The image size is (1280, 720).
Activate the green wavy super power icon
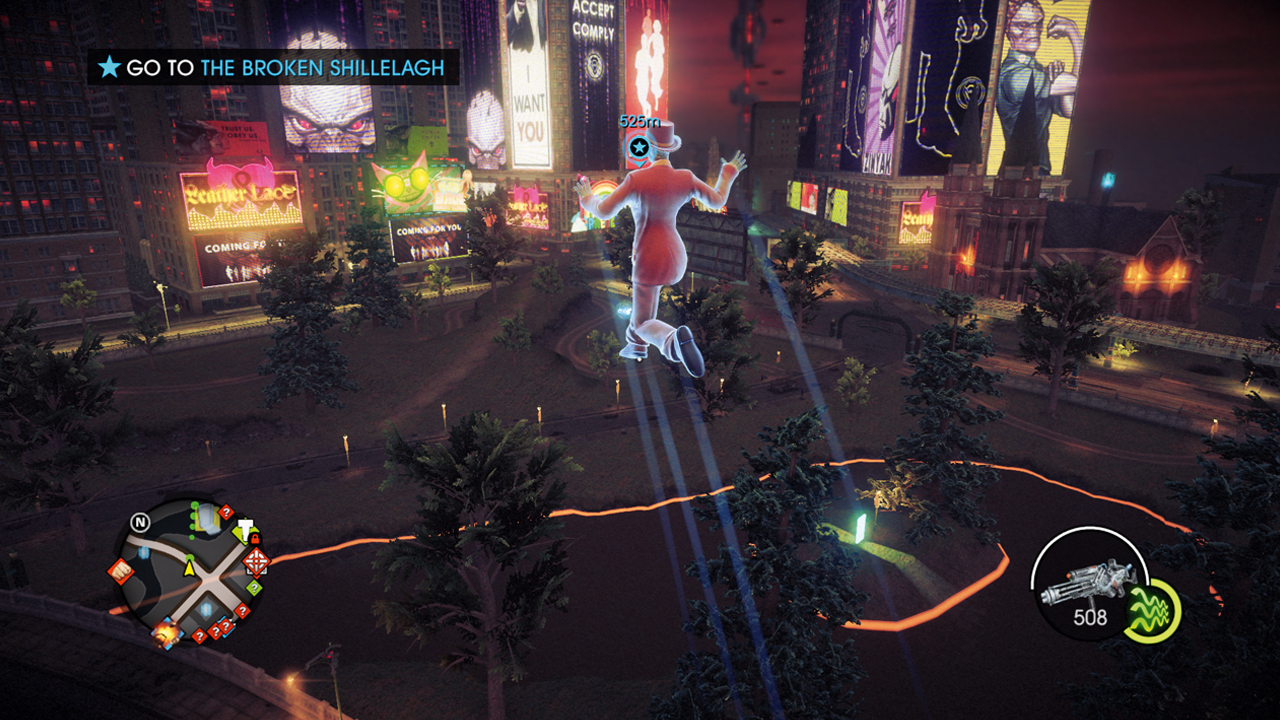(x=1151, y=609)
